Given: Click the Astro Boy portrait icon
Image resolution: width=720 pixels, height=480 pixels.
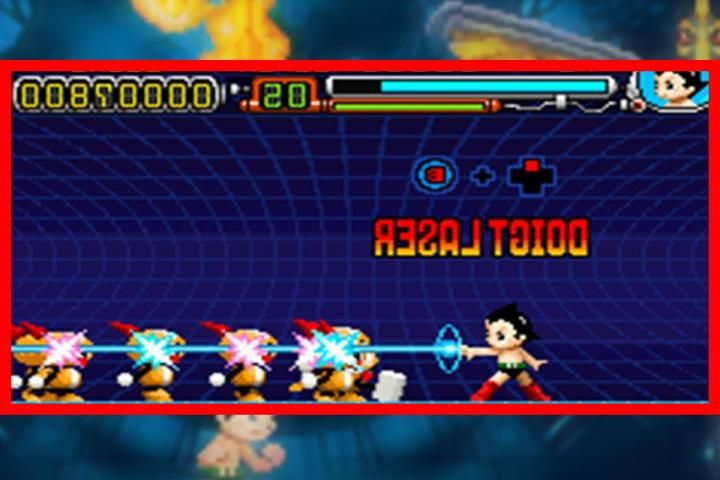Looking at the screenshot, I should 673,91.
